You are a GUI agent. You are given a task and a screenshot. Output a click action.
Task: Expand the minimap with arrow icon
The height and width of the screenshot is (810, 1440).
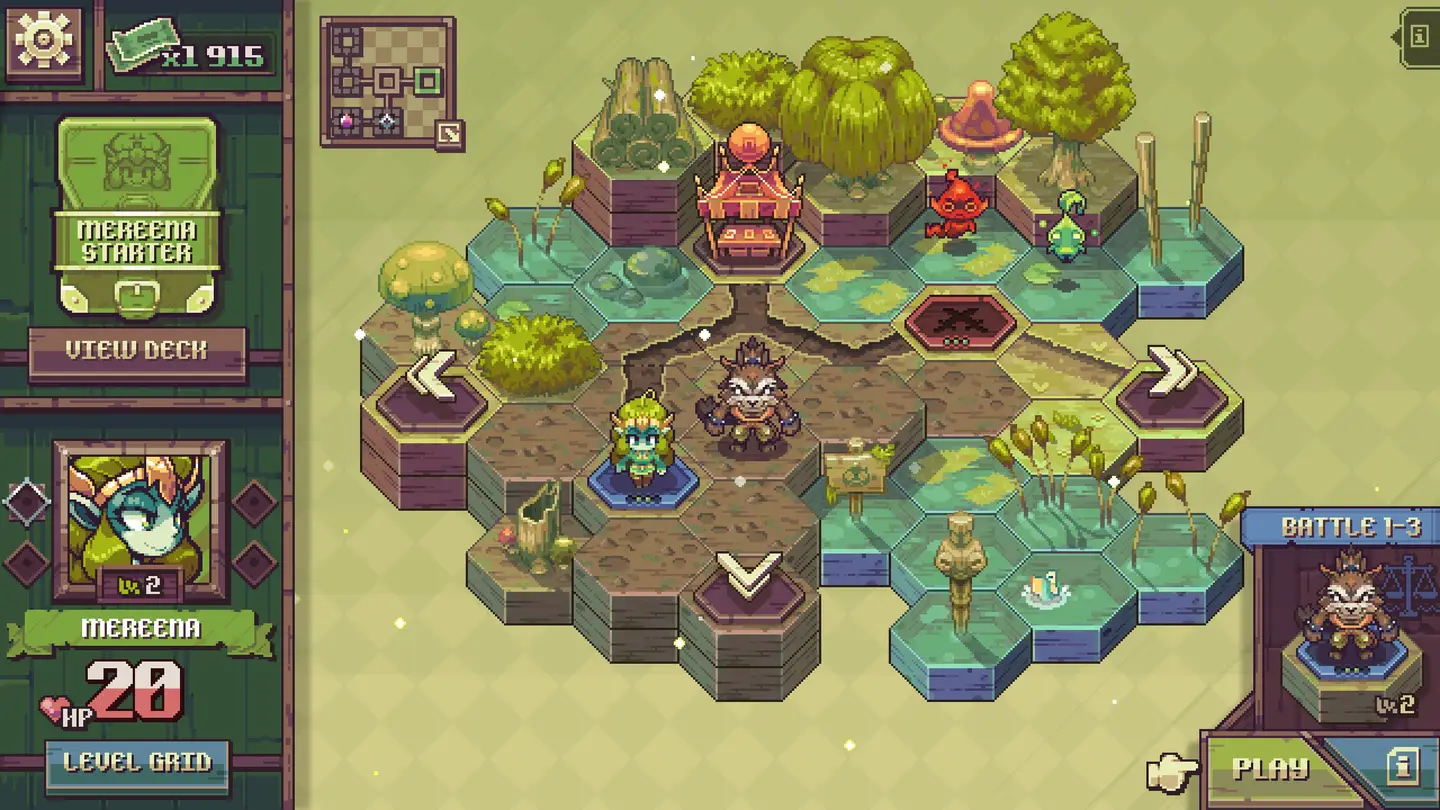coord(448,133)
